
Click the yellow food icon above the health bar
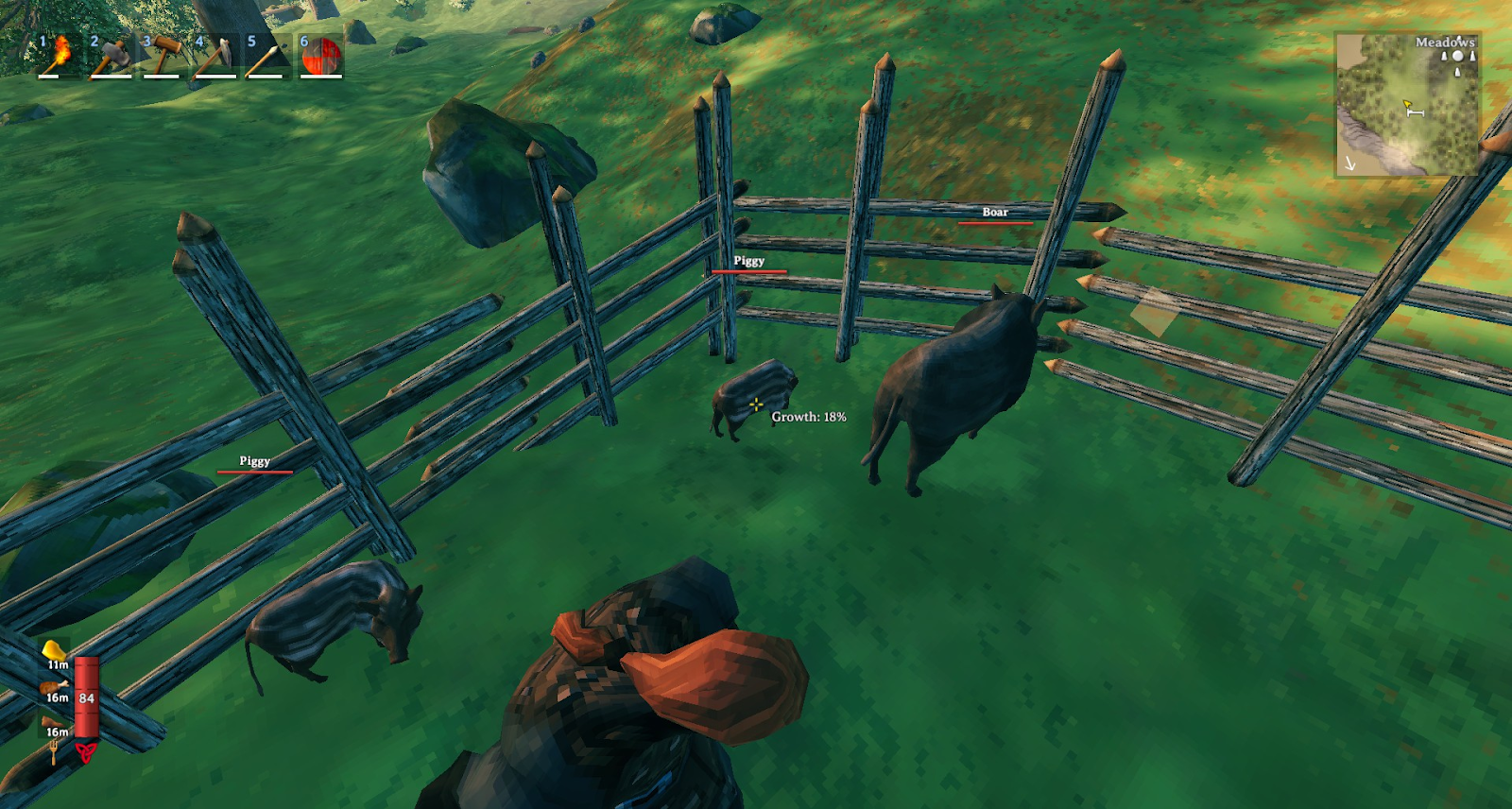click(55, 650)
